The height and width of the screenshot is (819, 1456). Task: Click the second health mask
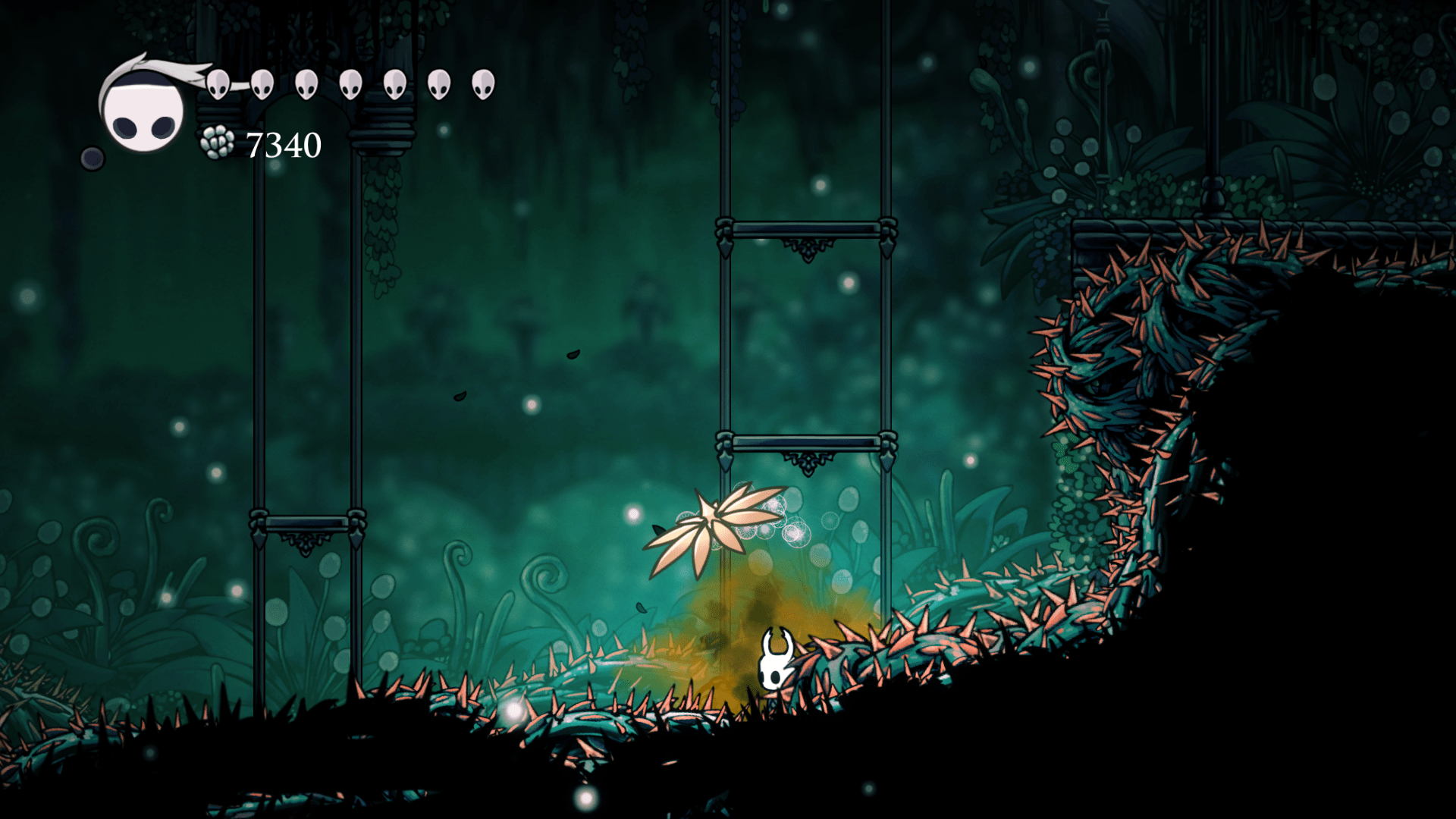[x=262, y=83]
